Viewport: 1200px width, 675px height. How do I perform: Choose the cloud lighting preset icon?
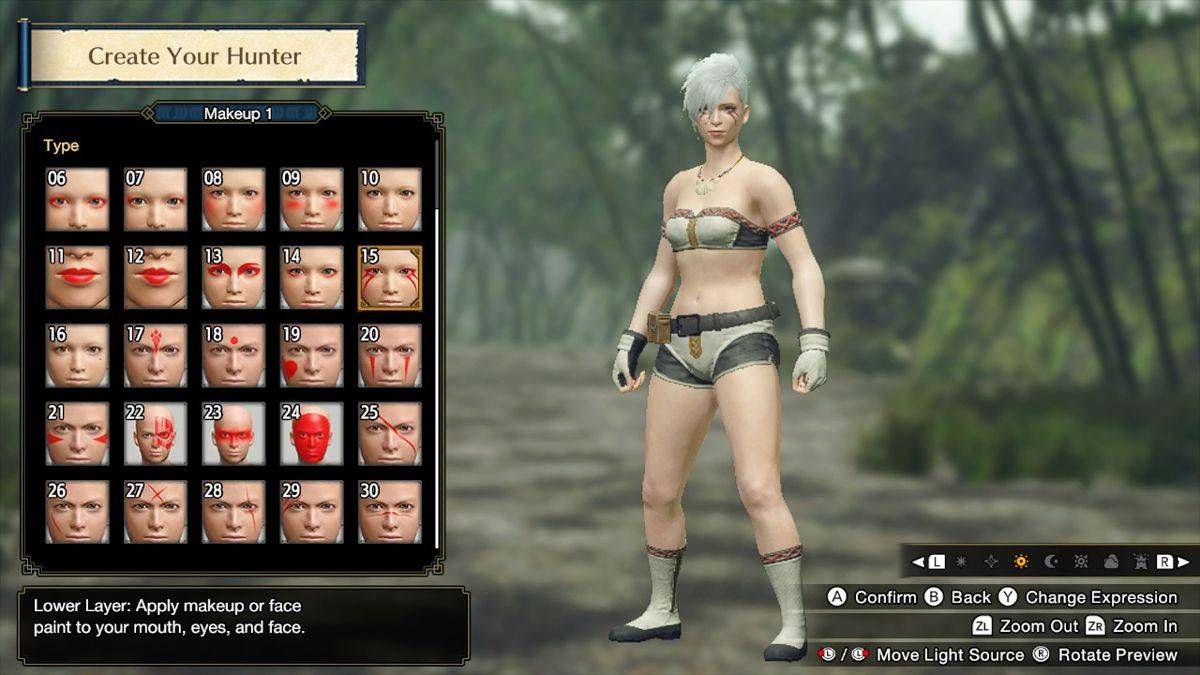tap(1111, 562)
